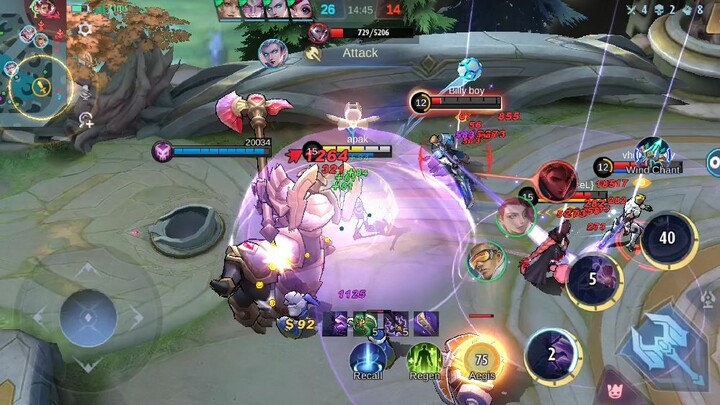Lock onto the red-haired hero portrait
This screenshot has width=720, height=405.
tap(516, 216)
